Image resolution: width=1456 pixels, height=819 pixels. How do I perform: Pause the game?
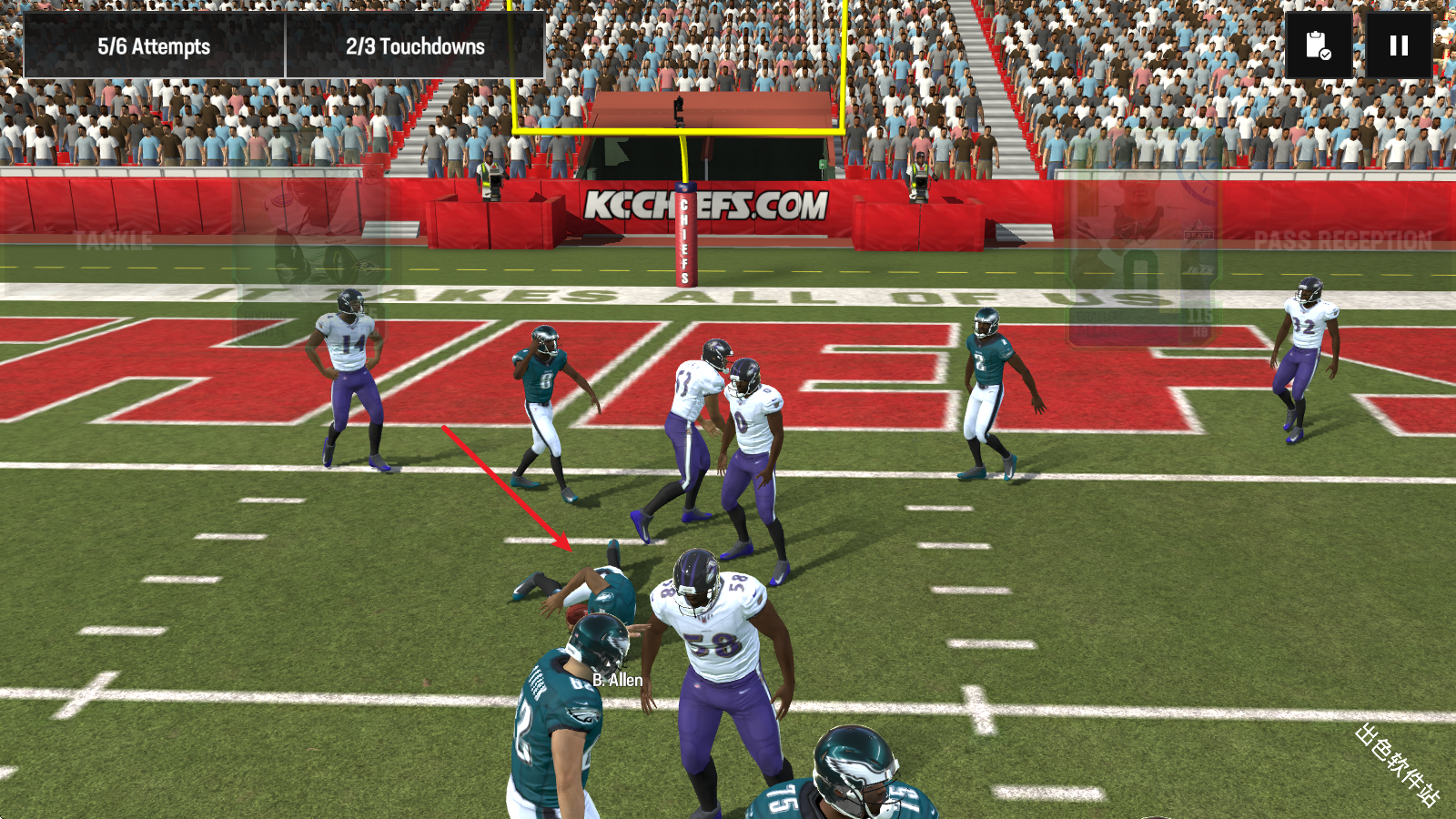[x=1399, y=45]
